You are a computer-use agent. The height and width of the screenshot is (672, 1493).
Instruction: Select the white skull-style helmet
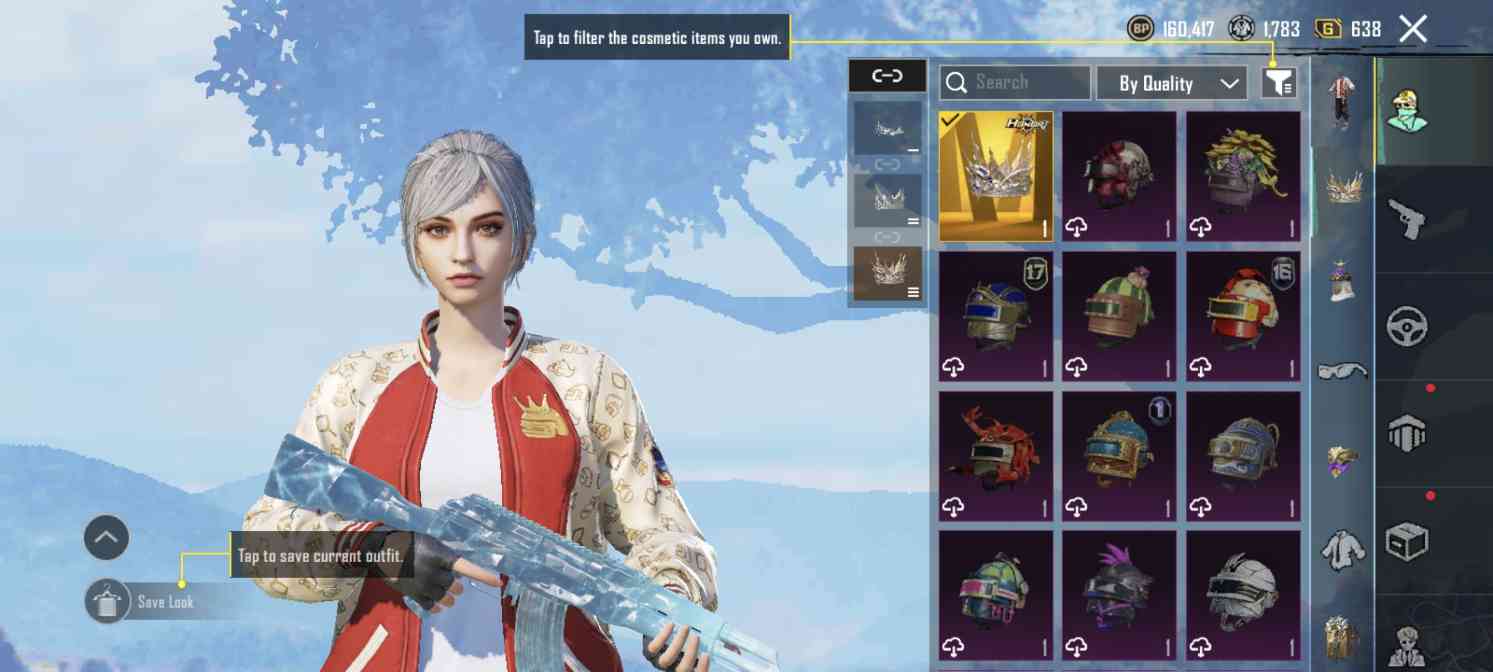1243,596
